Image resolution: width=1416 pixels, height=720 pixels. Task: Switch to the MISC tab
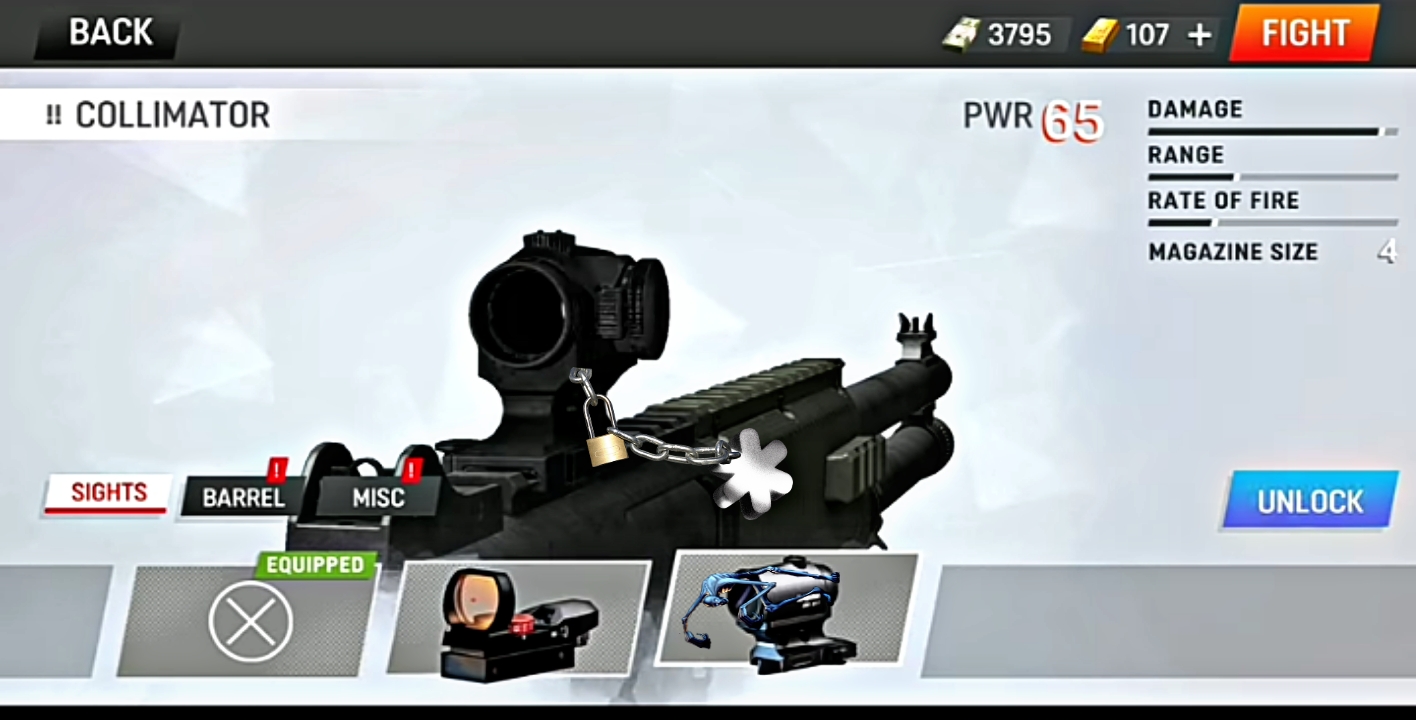pos(378,497)
